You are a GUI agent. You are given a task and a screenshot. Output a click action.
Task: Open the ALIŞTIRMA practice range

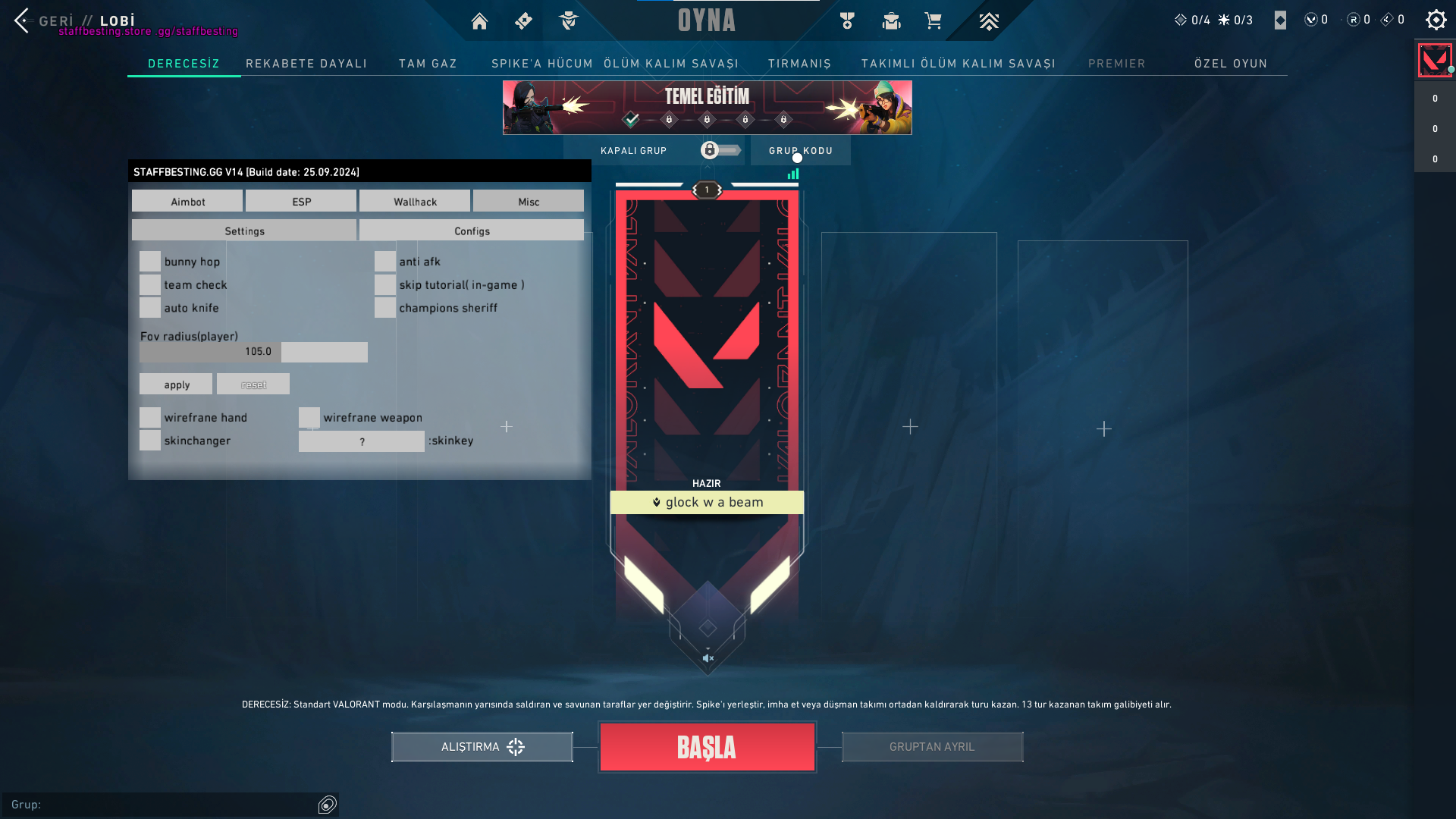point(482,747)
